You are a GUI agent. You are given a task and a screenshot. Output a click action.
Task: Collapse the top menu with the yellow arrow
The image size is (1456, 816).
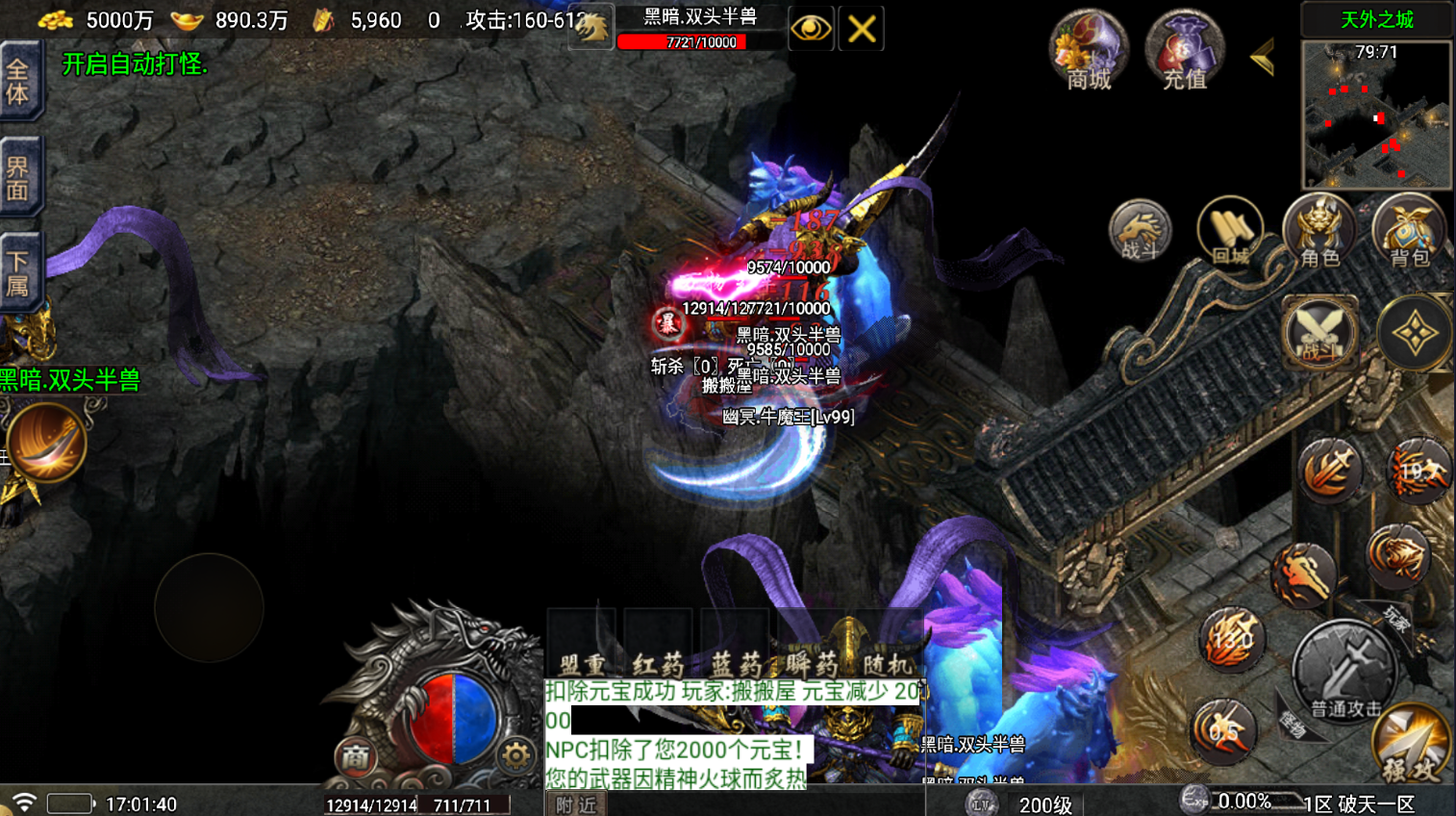[1263, 58]
